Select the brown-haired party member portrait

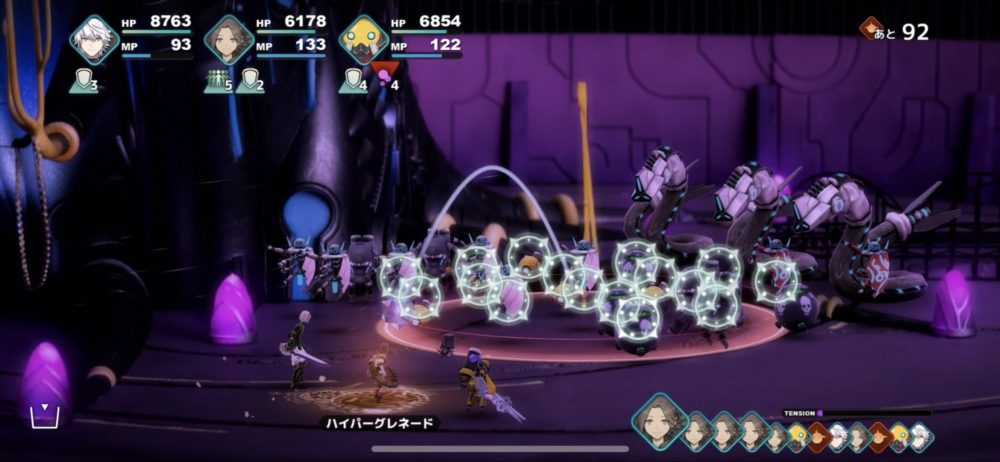point(229,40)
